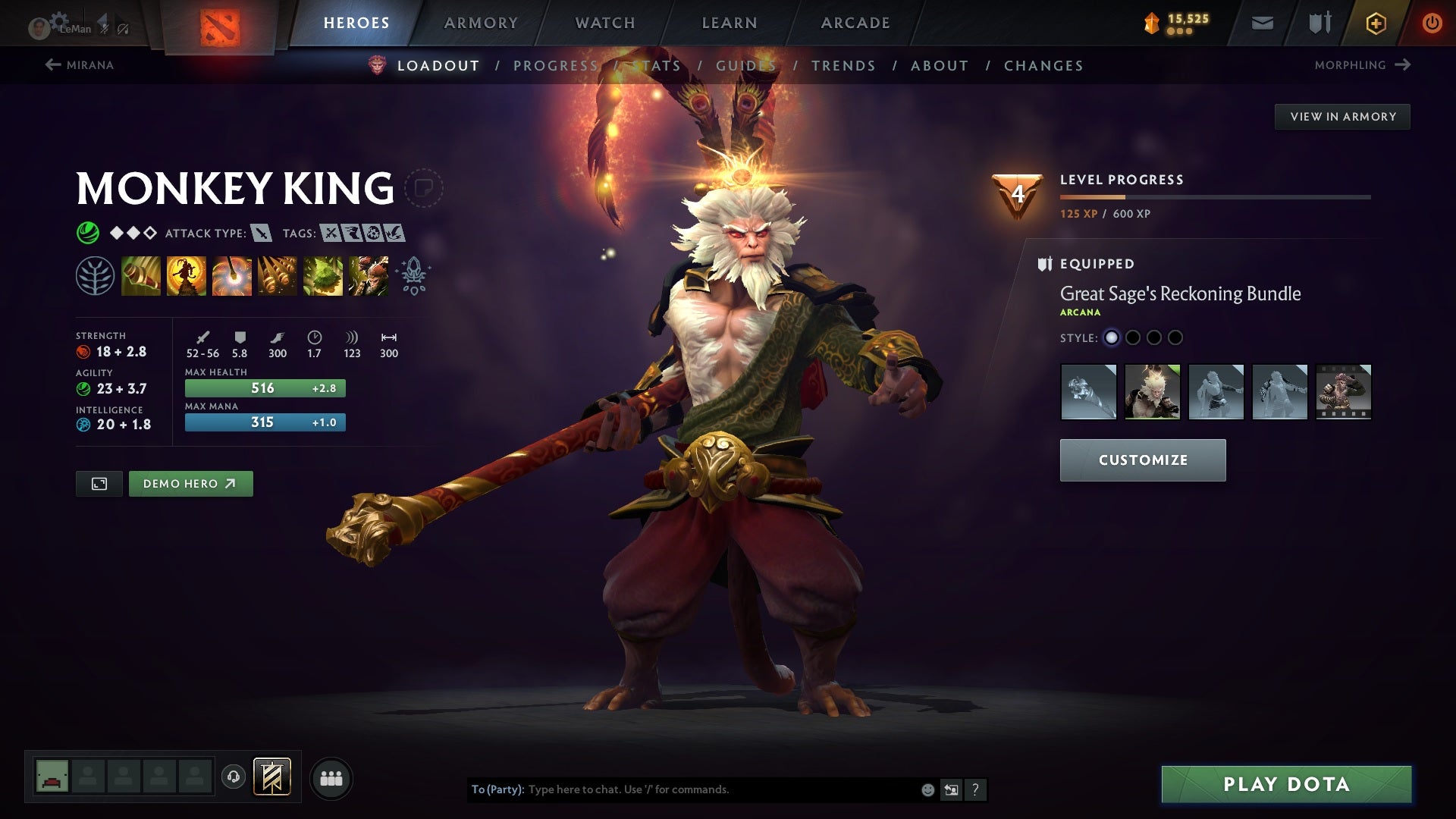The image size is (1456, 819).
Task: Click the DEMO HERO button
Action: (x=190, y=483)
